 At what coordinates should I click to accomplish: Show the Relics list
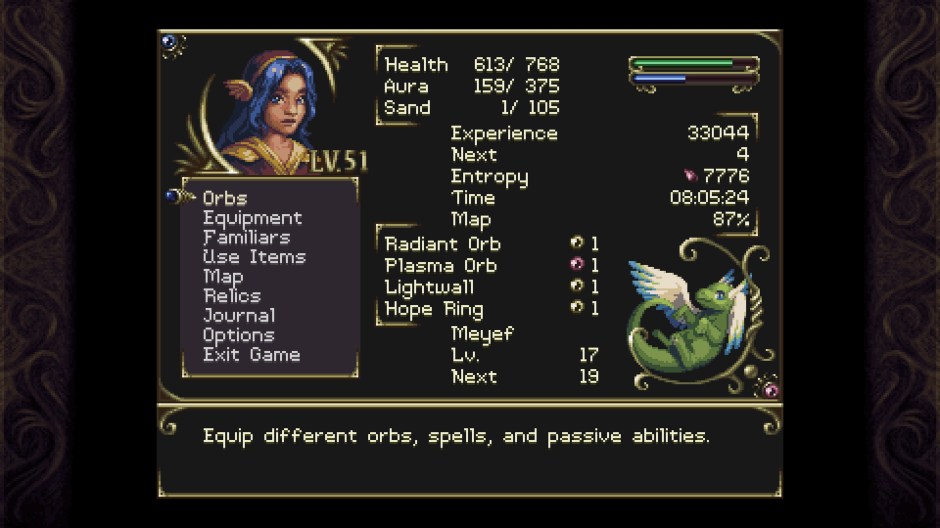232,296
